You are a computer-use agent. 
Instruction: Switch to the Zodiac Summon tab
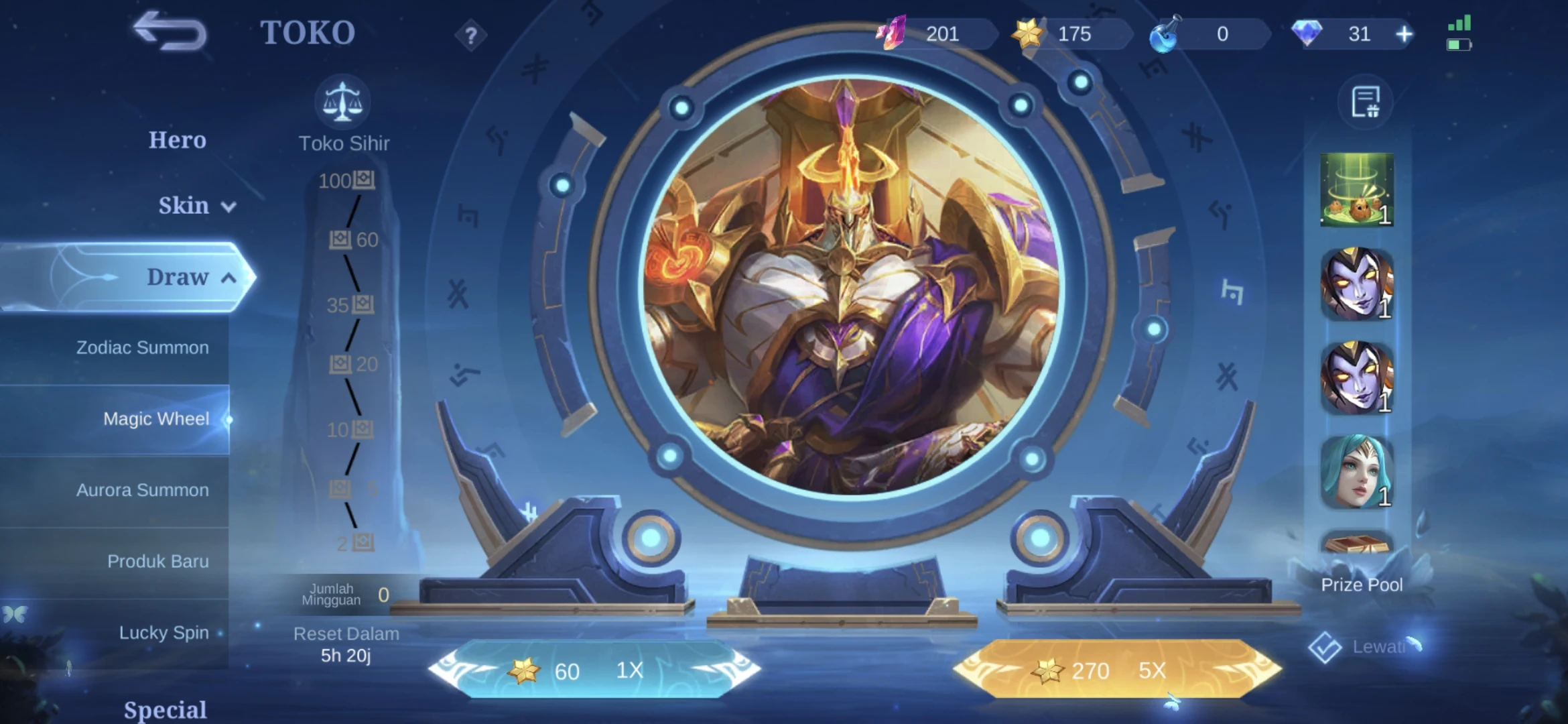click(143, 347)
